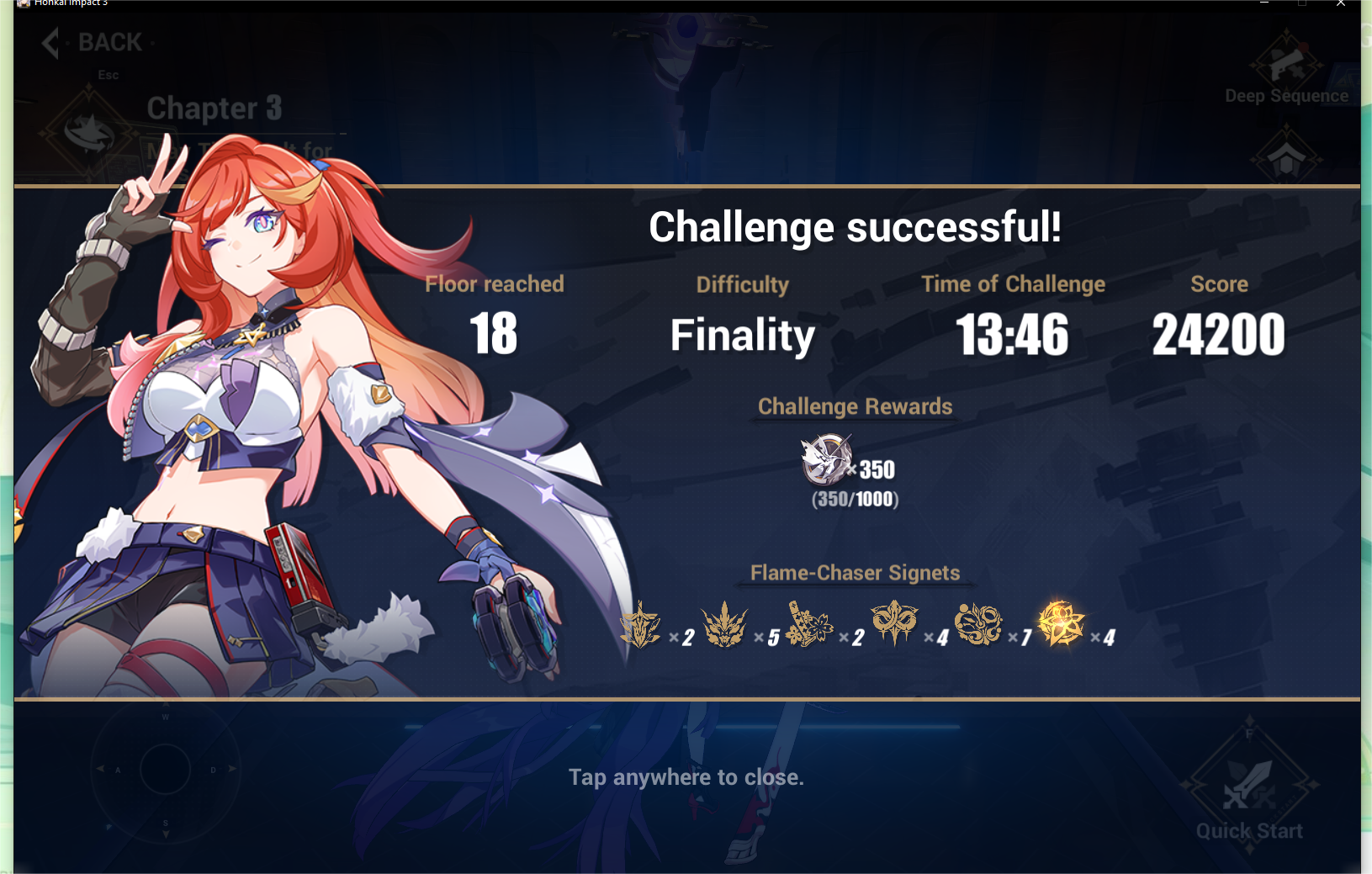Click the Flame-Chaser Signets section header

point(855,573)
